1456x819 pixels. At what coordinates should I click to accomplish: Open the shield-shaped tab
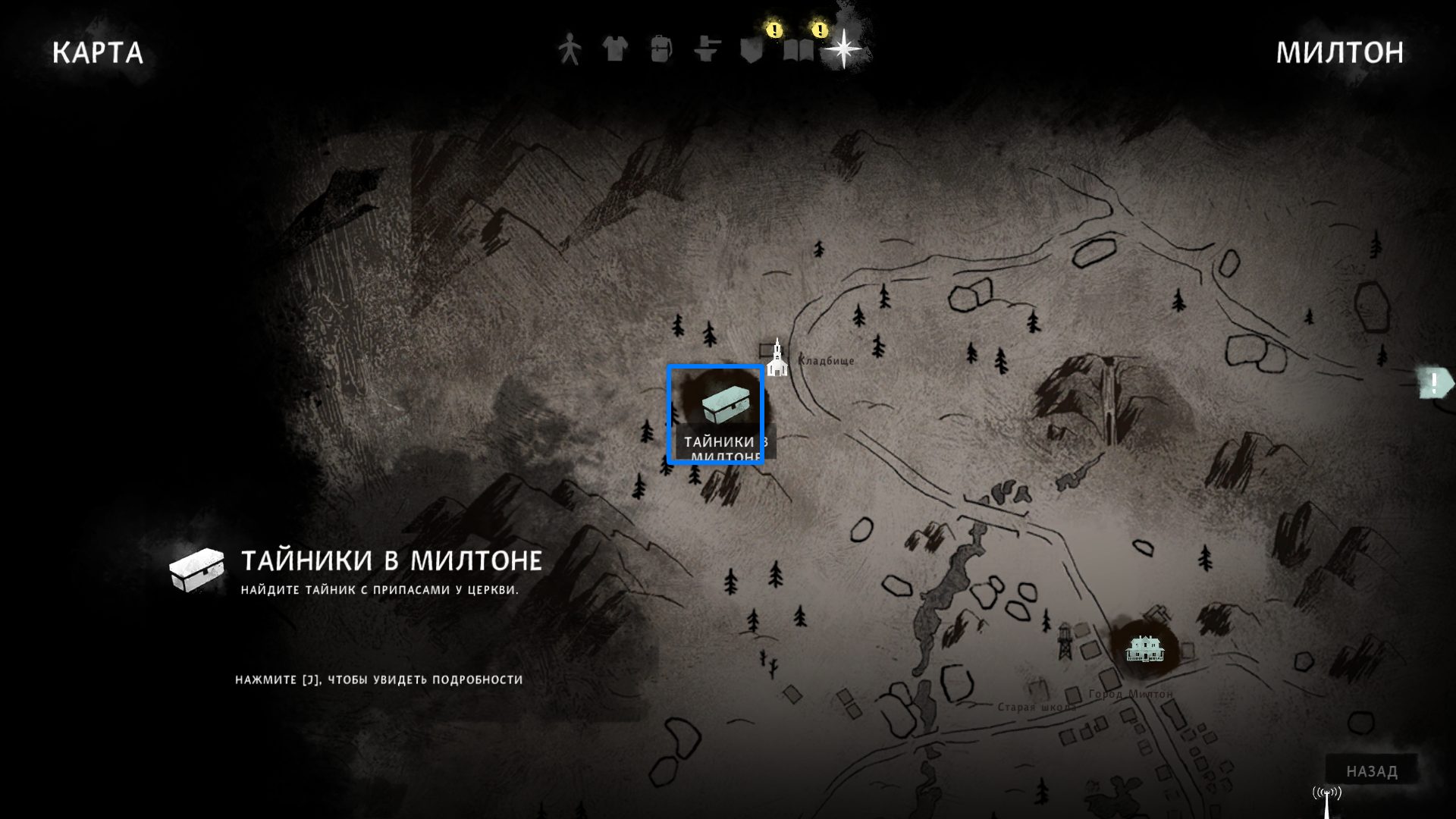tap(752, 50)
